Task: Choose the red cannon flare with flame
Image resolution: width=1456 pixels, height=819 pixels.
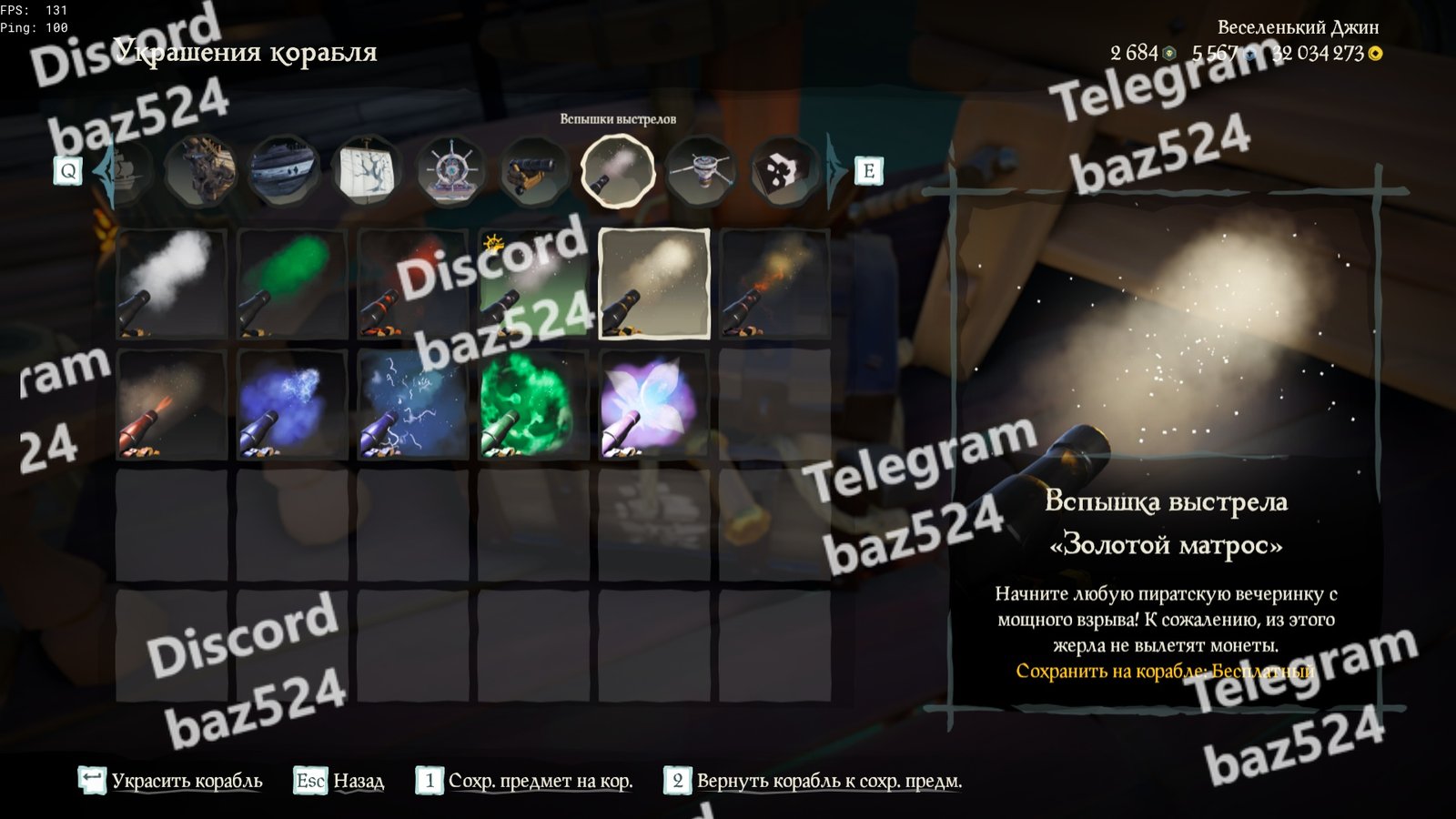Action: 171,405
